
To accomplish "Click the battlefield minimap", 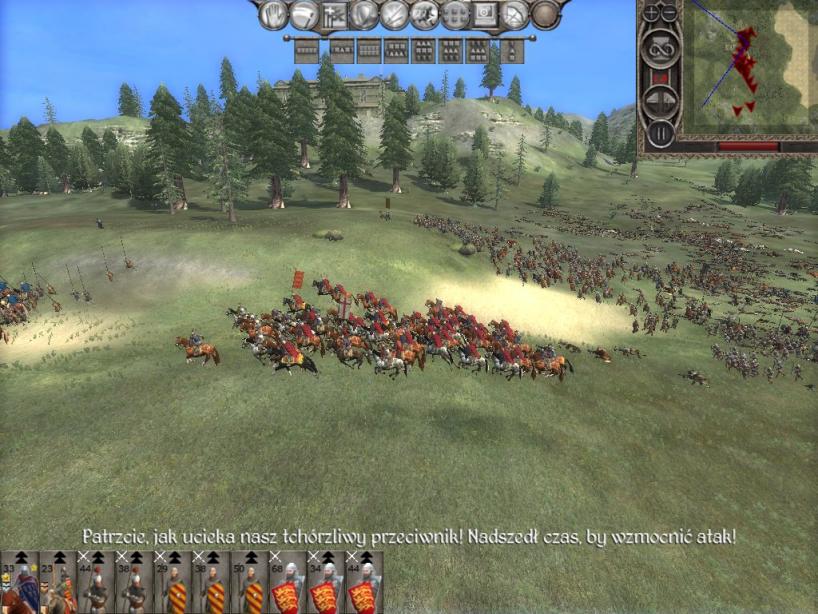I will 750,68.
